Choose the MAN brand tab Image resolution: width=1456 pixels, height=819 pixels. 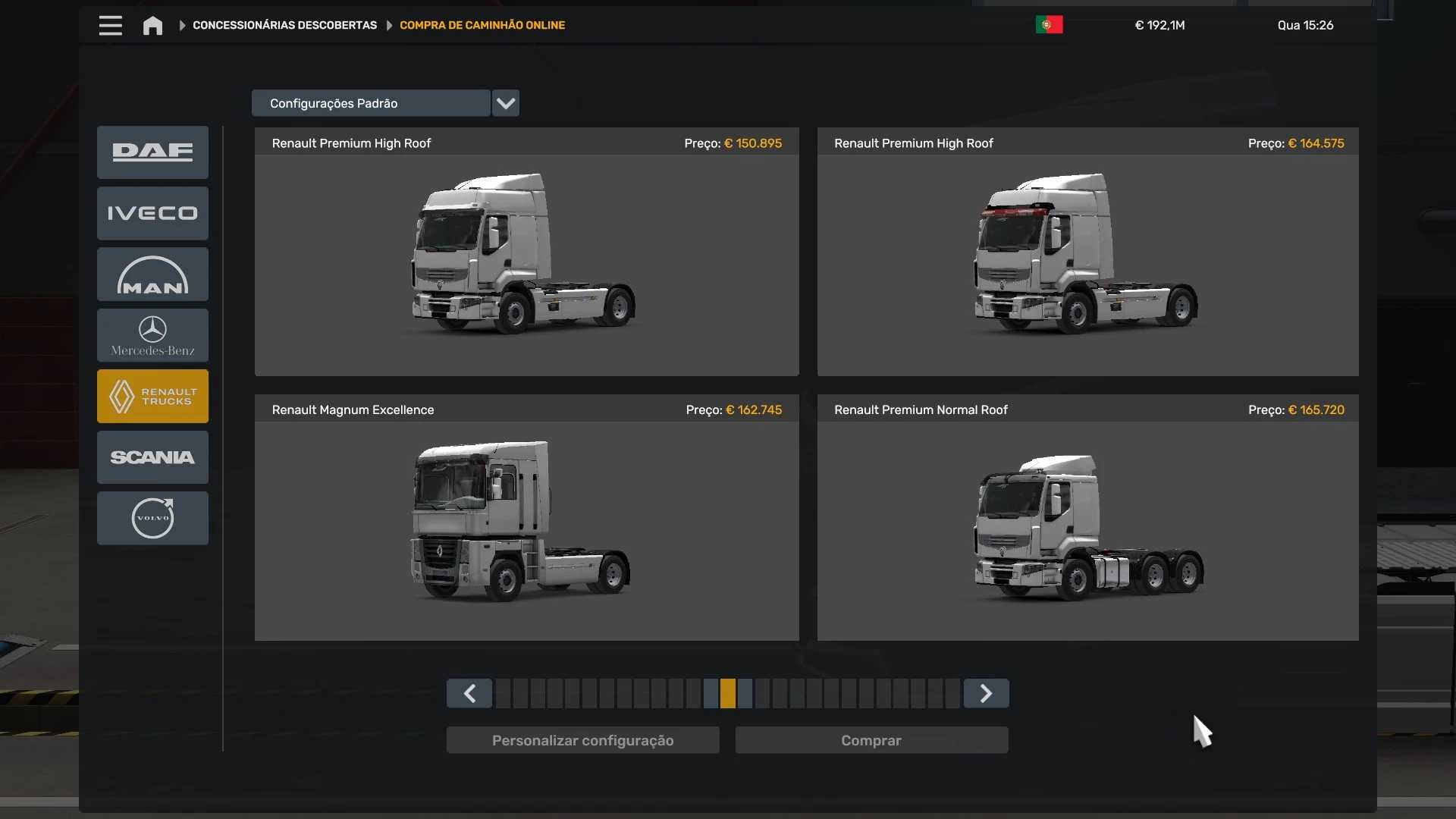[x=152, y=275]
